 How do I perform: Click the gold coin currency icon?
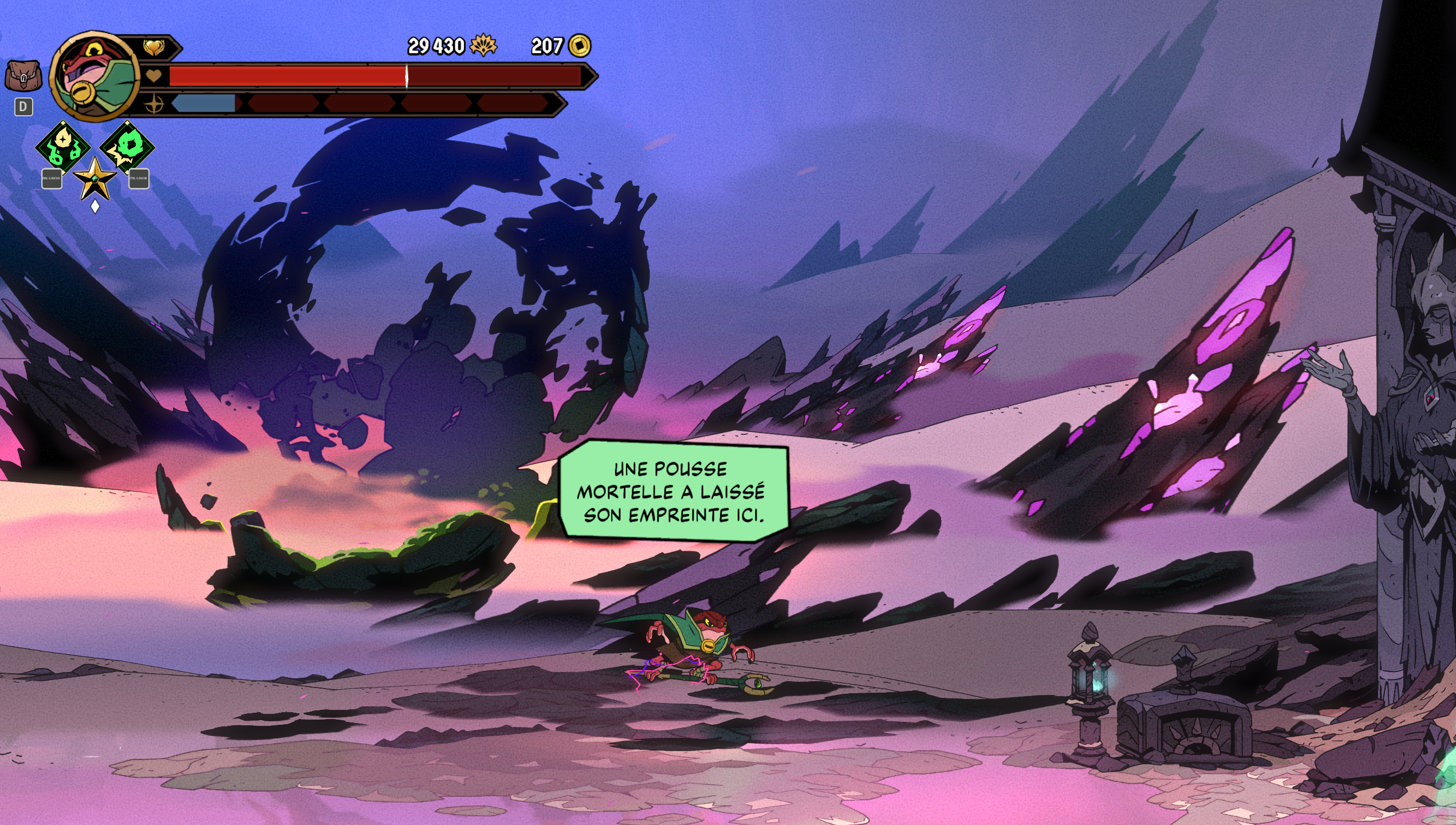point(580,46)
